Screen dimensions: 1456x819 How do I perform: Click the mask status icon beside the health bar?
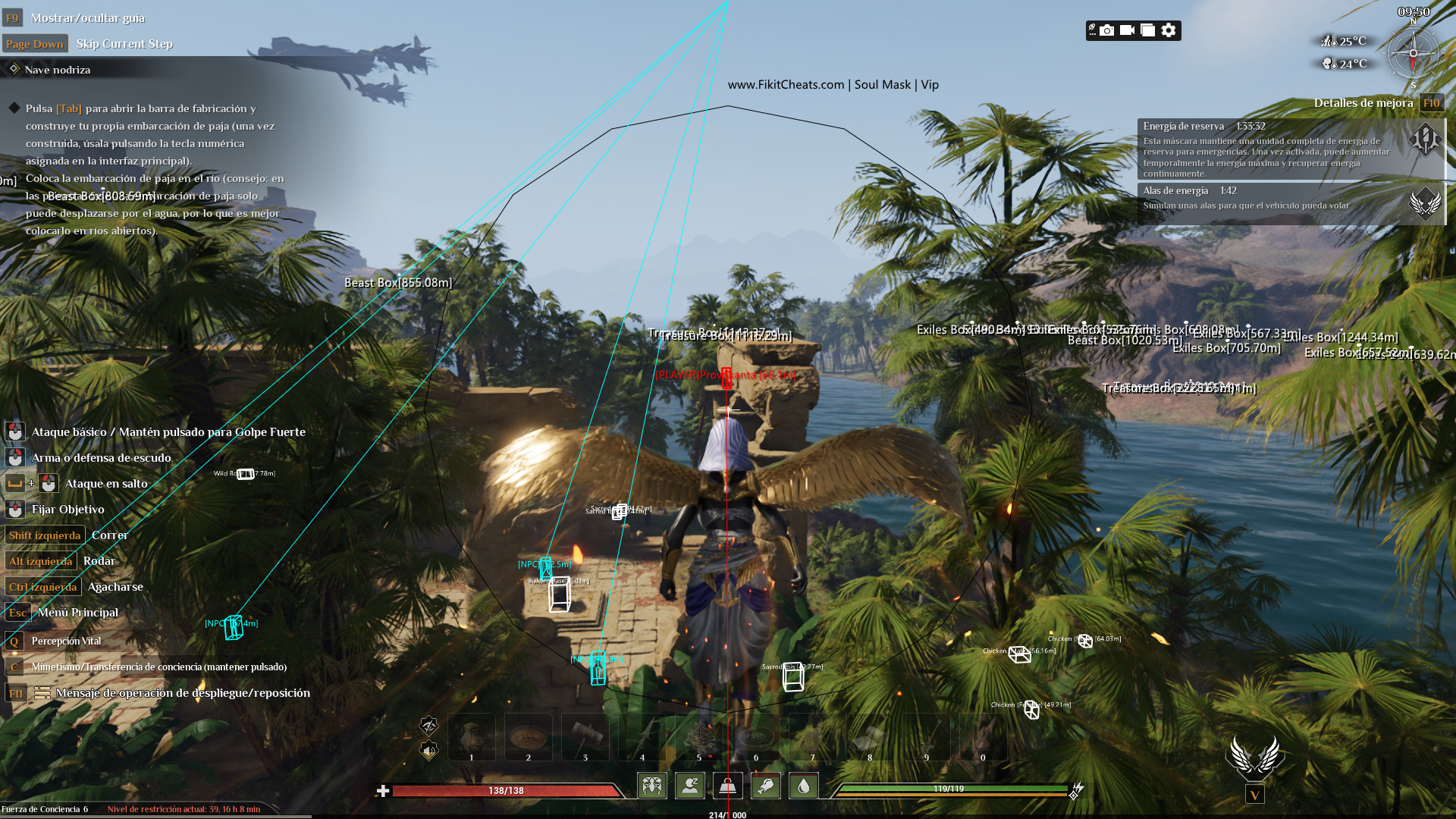click(x=652, y=786)
